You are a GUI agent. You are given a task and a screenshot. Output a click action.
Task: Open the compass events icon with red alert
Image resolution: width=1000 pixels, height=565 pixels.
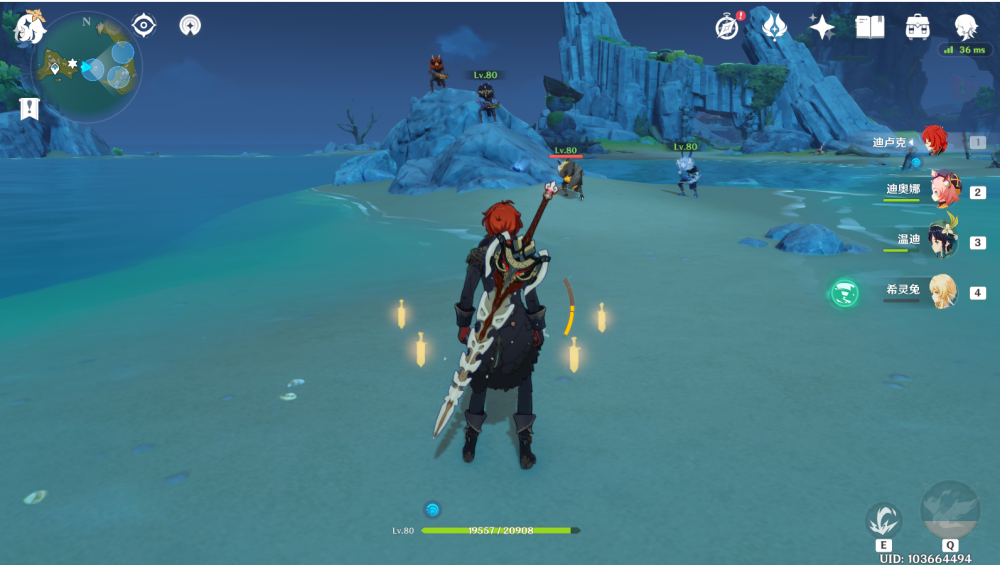728,27
